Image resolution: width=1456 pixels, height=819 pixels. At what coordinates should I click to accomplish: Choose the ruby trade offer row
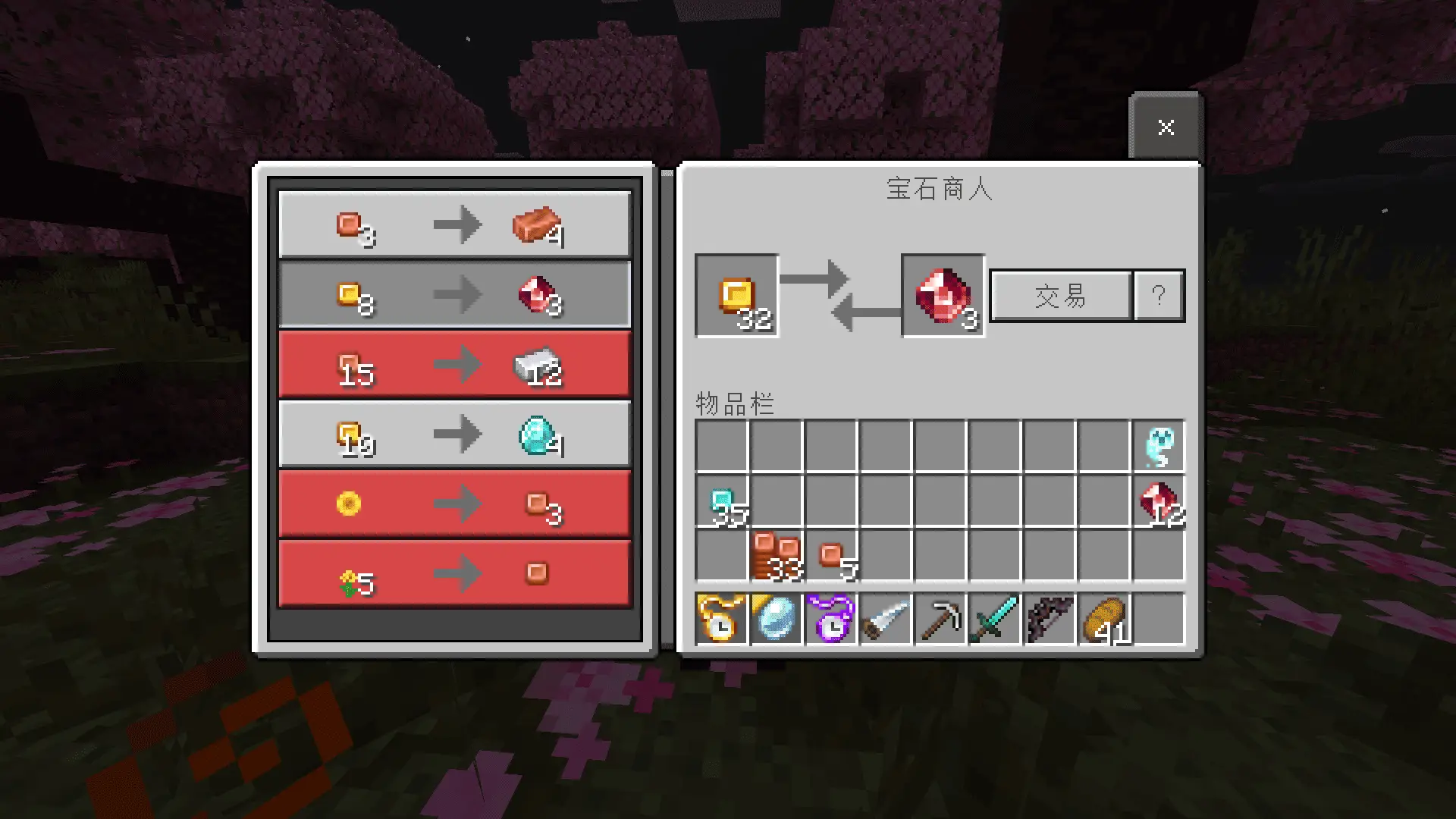click(x=454, y=294)
